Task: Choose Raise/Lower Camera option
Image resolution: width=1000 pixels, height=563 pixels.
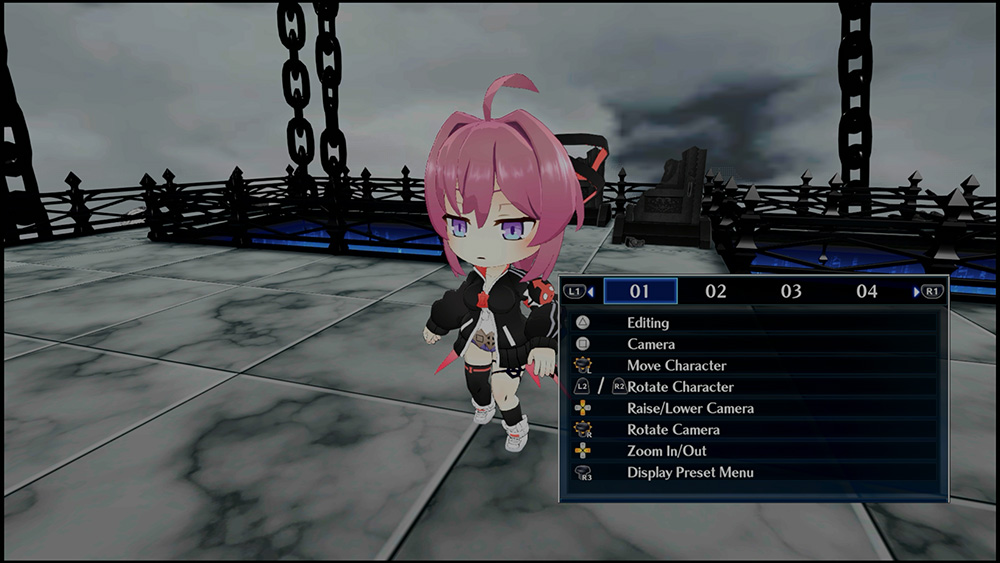Action: (x=690, y=408)
